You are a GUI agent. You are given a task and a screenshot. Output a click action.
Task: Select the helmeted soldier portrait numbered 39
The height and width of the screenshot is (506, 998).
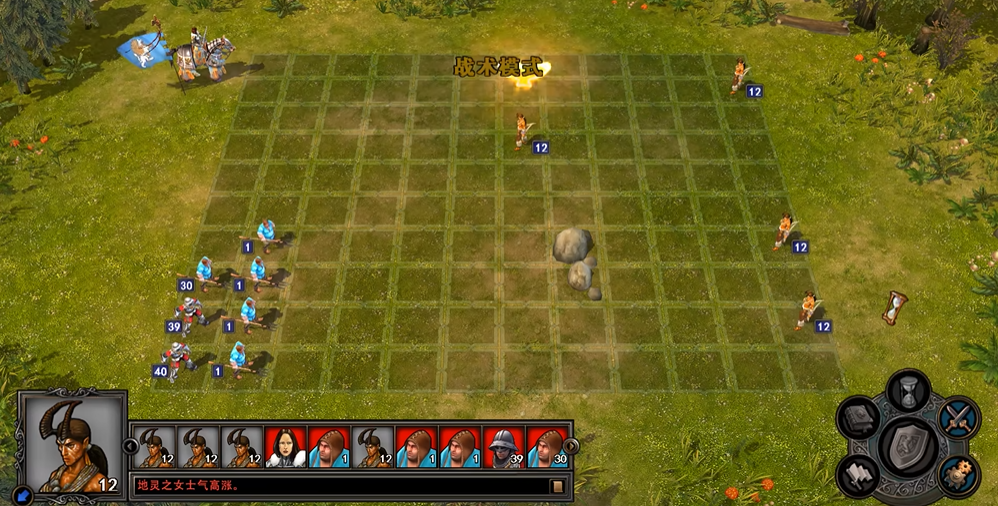(x=503, y=447)
